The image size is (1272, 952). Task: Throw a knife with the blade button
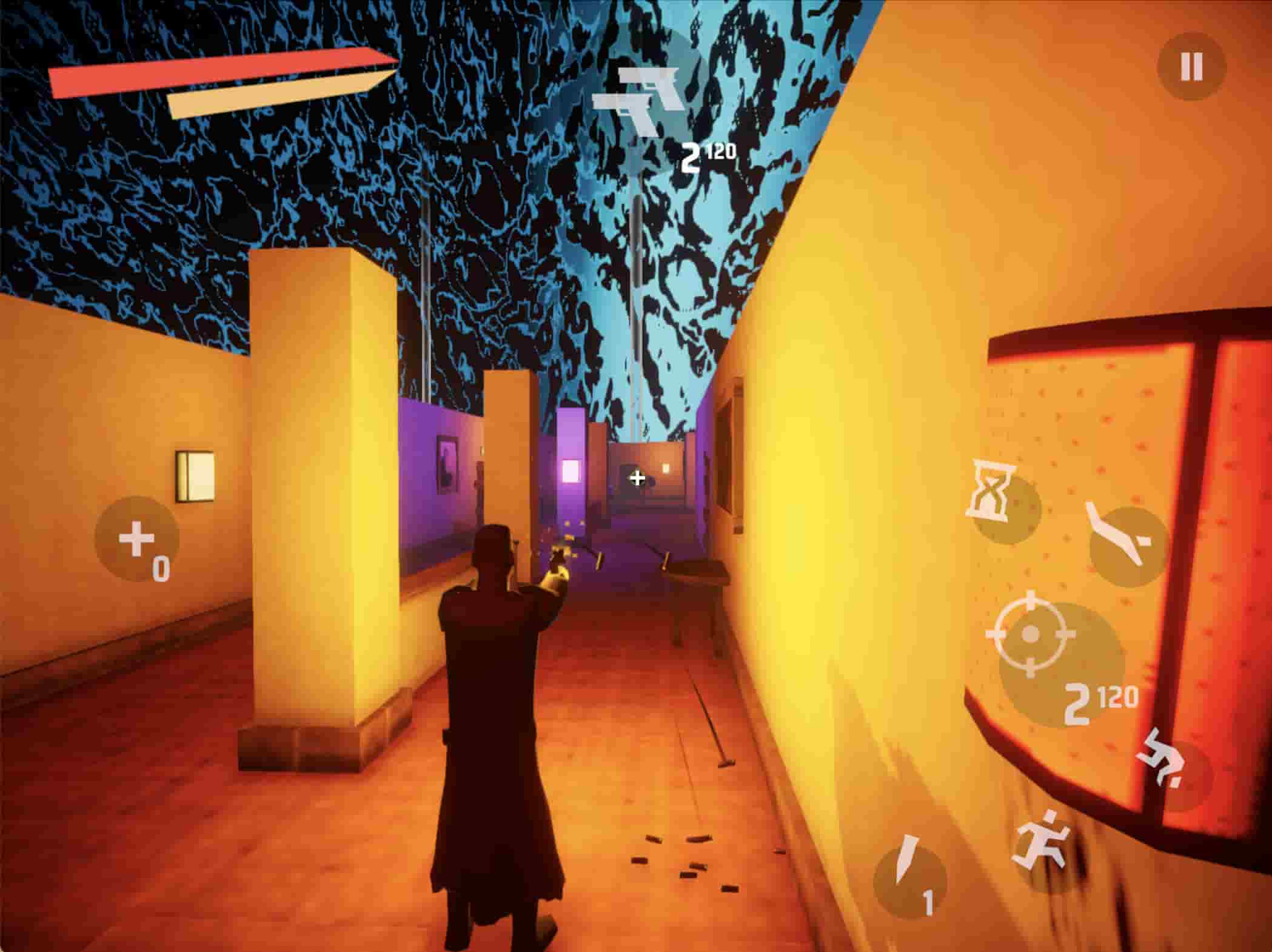909,880
